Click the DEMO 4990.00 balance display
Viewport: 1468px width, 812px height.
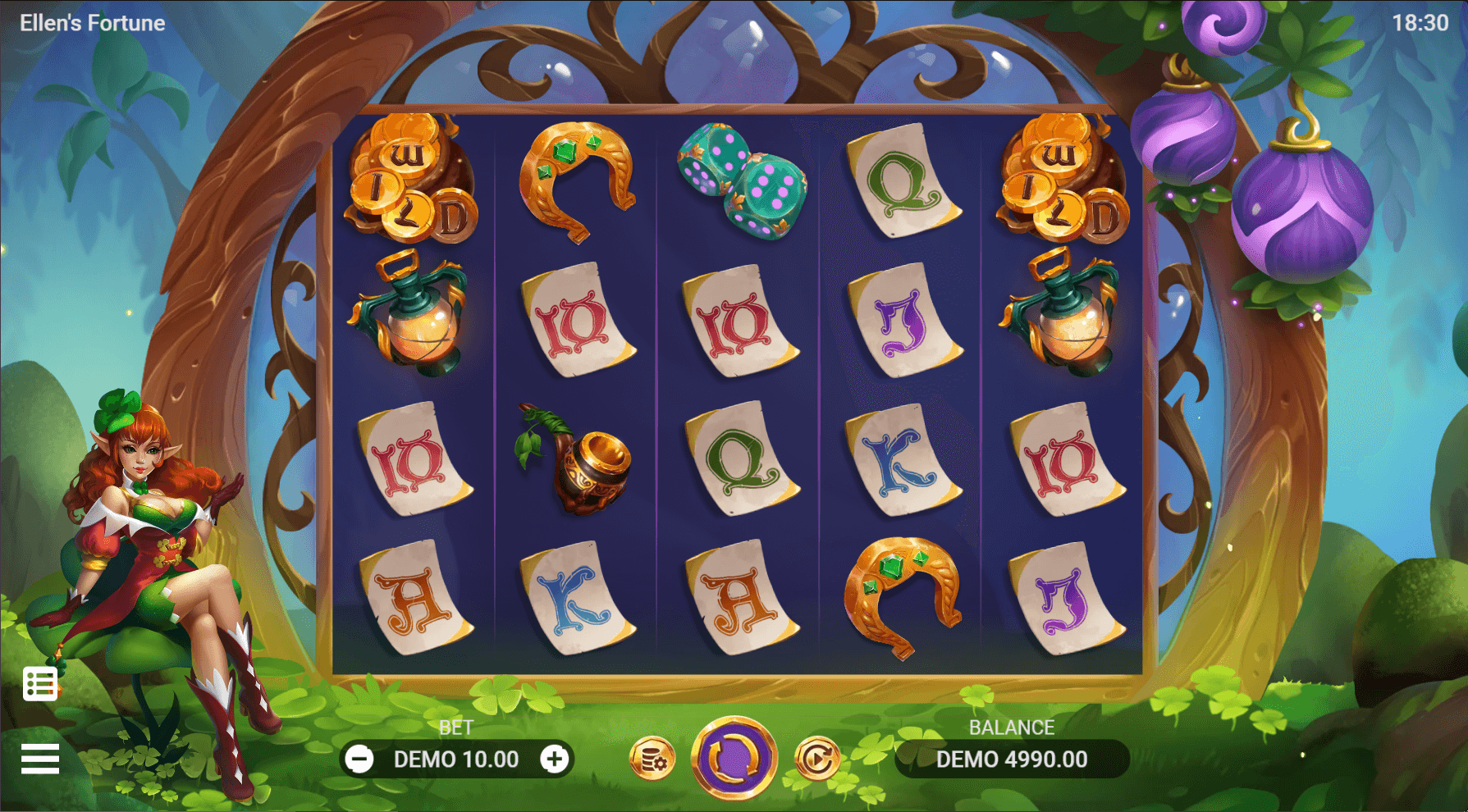[1012, 759]
